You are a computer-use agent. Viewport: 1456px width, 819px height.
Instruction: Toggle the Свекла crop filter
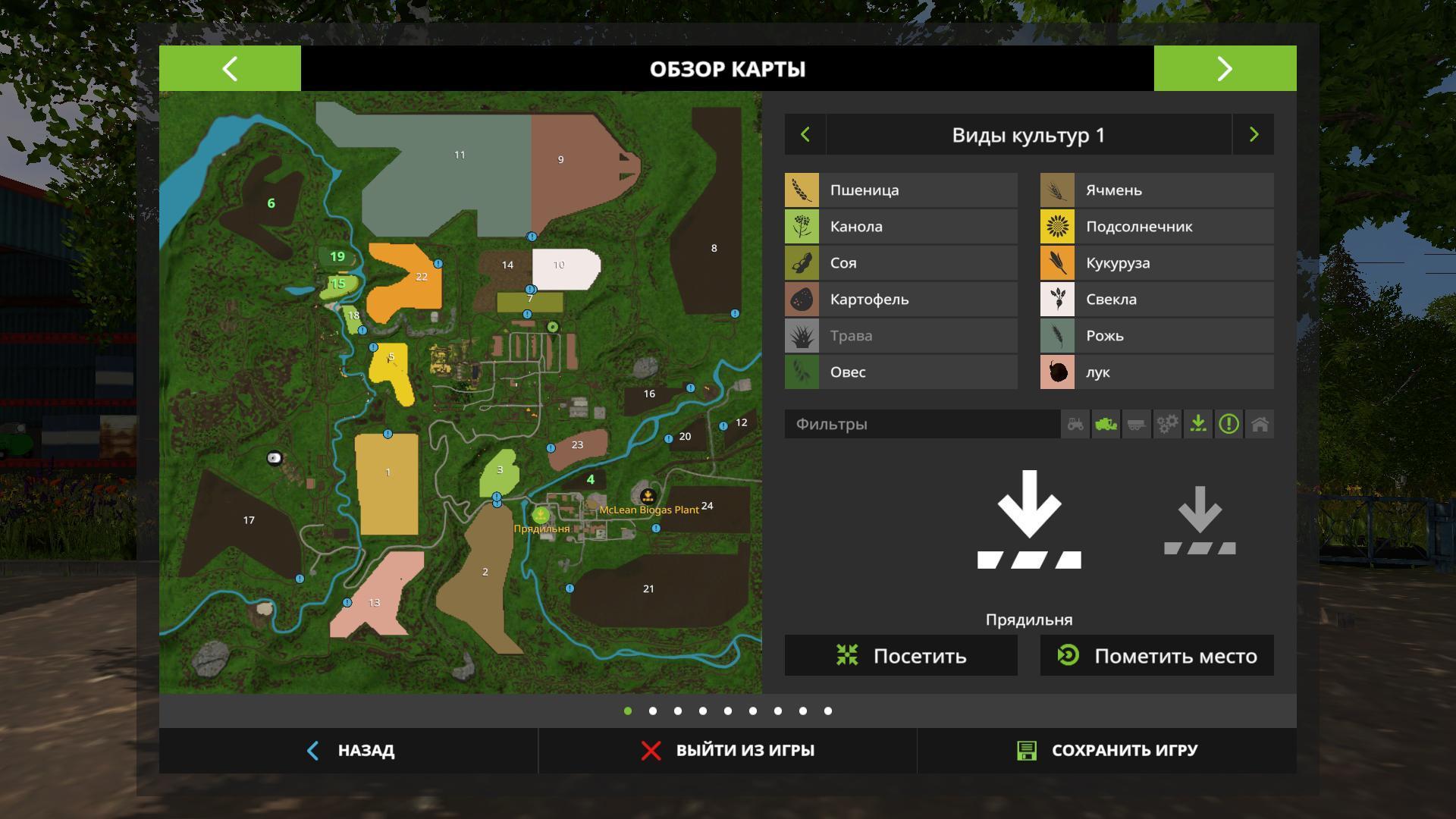(1156, 300)
